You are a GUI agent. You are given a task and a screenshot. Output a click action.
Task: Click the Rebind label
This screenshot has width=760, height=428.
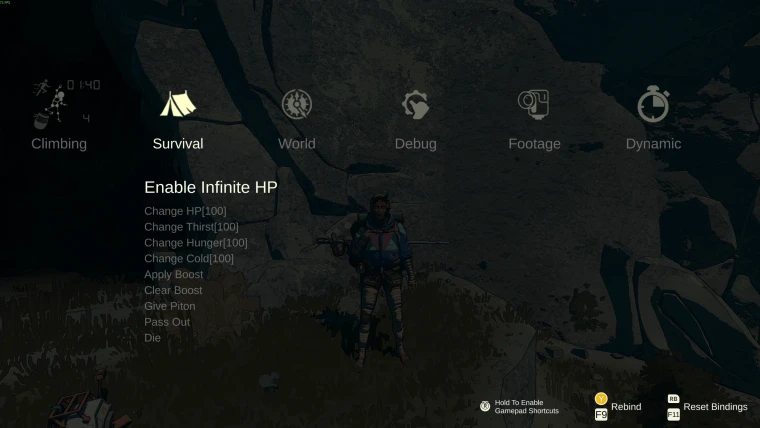[x=626, y=407]
